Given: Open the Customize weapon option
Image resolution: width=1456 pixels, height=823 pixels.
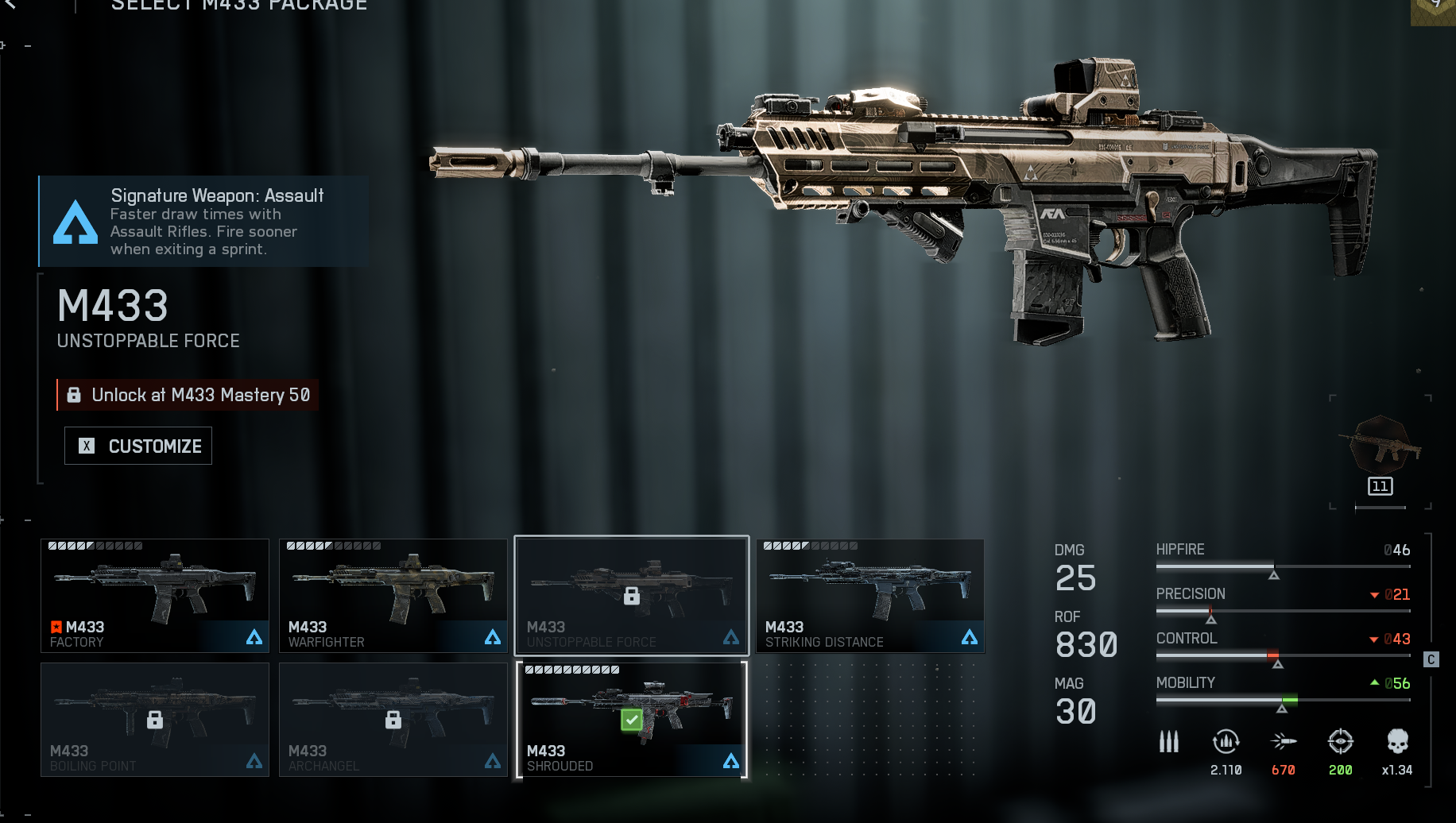Looking at the screenshot, I should point(138,446).
